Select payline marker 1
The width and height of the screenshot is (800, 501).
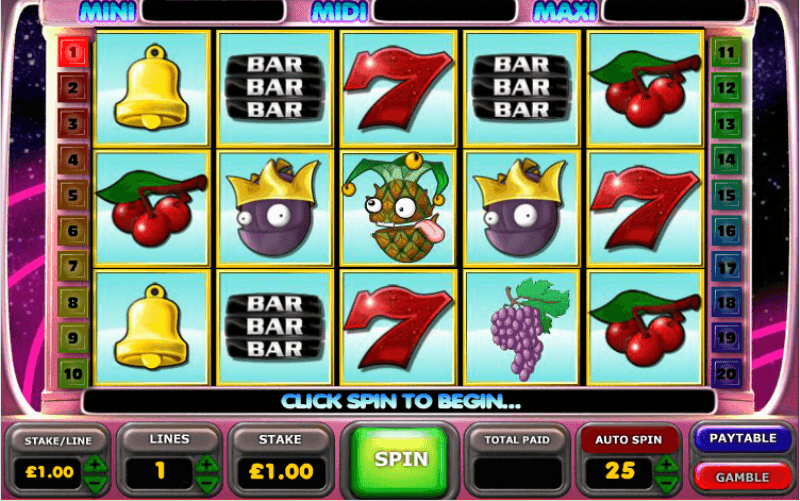(x=73, y=52)
